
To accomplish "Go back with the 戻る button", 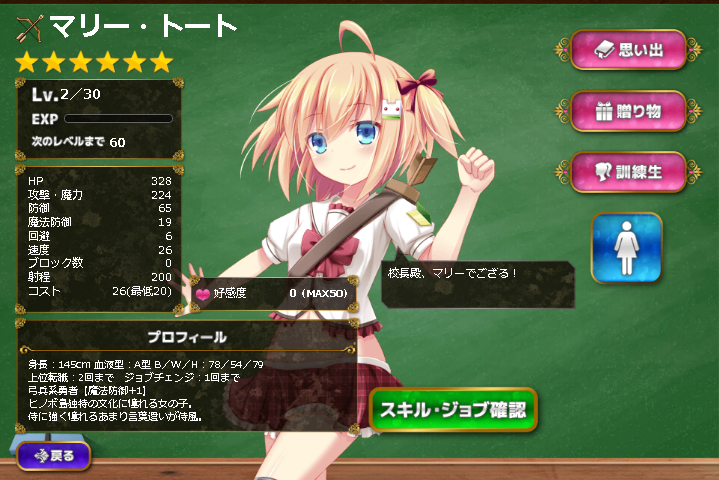I will click(53, 455).
